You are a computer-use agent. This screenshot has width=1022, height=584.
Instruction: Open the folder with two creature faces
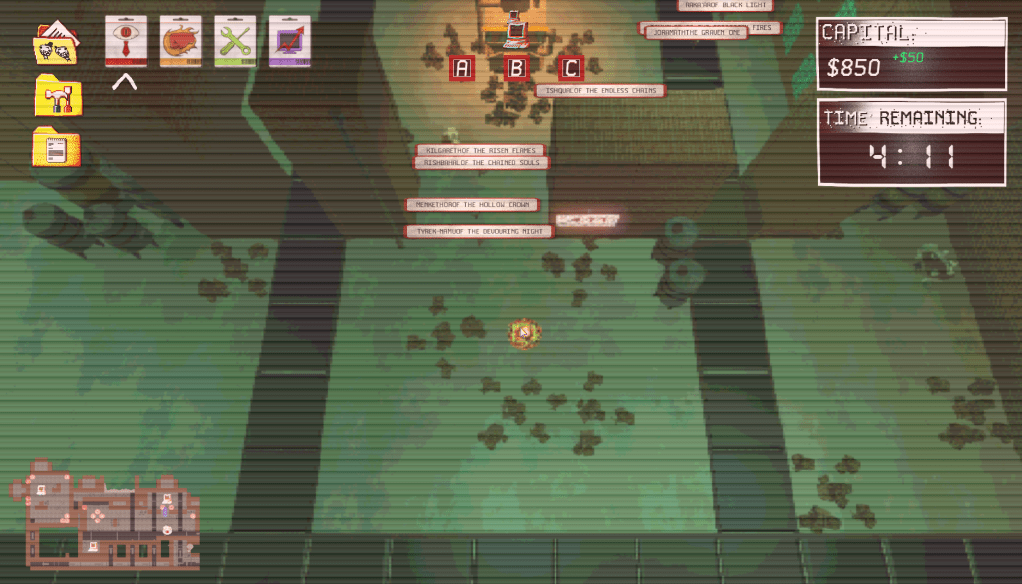pyautogui.click(x=57, y=44)
